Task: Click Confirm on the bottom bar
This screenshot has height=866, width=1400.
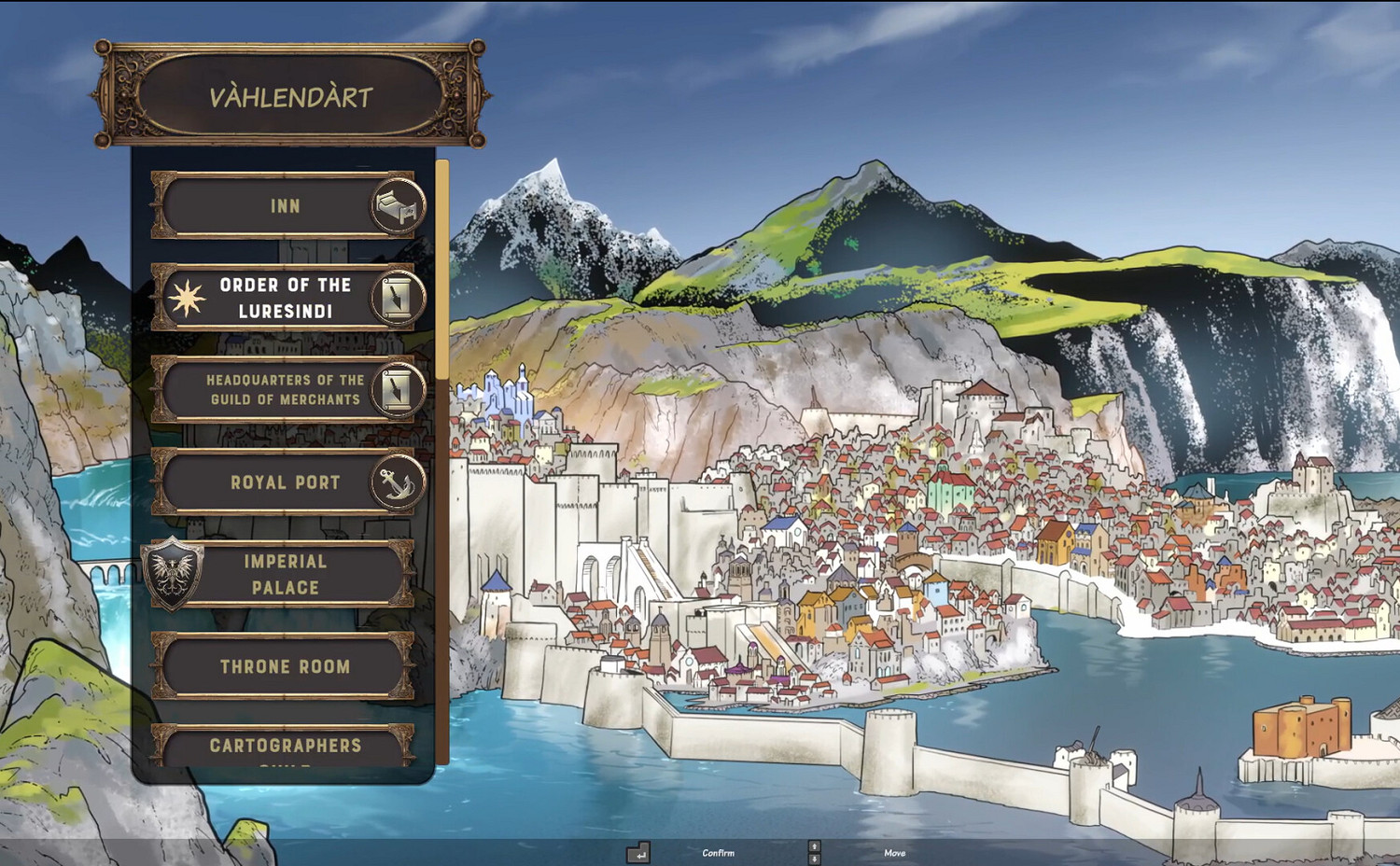Action: [717, 852]
